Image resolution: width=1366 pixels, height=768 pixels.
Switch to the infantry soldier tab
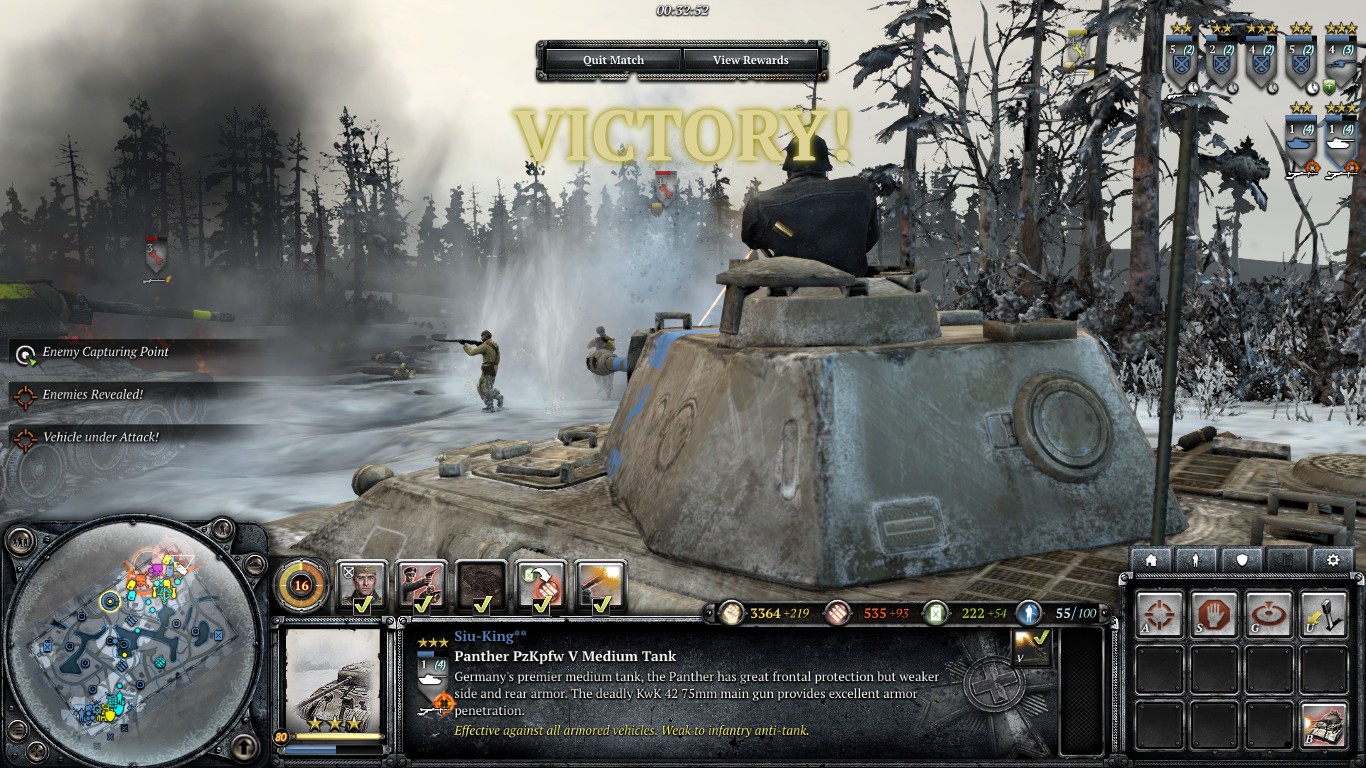1196,560
